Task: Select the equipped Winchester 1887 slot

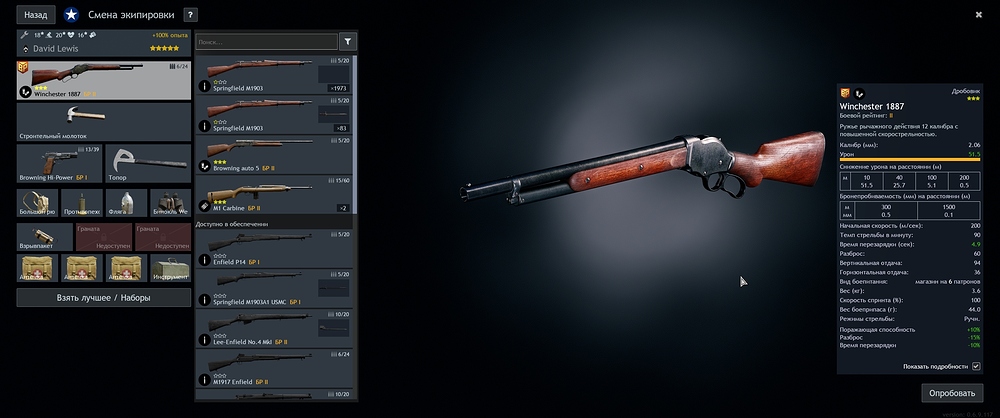Action: tap(104, 79)
